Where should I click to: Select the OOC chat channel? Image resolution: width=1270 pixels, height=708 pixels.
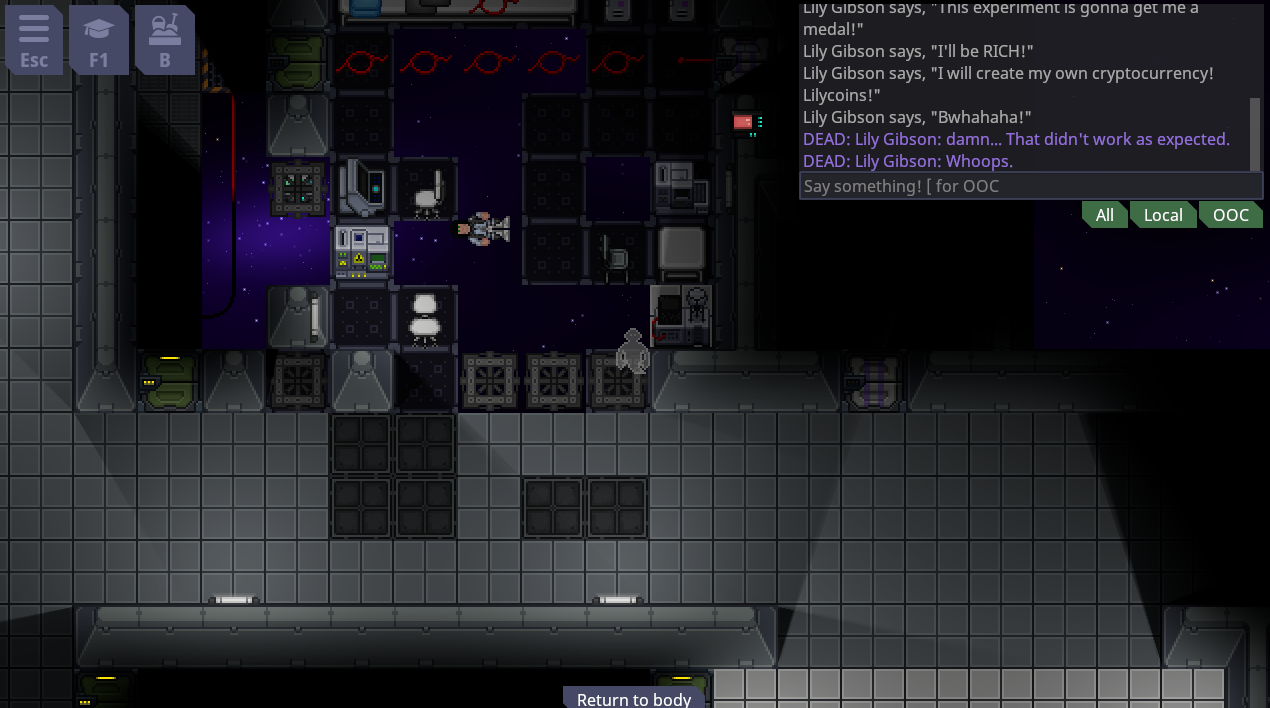coord(1230,215)
